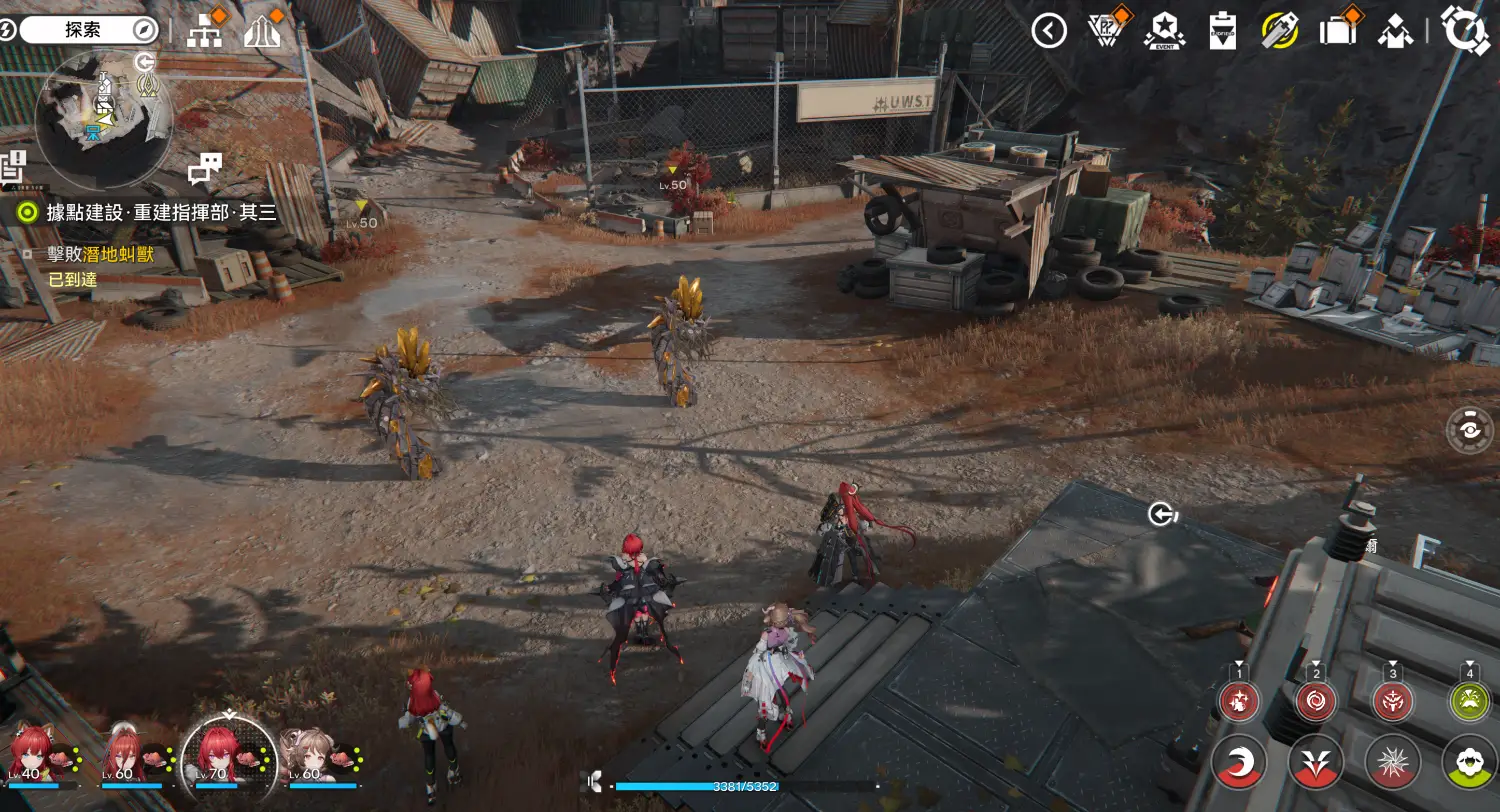Open the clipboard missions icon

[x=1223, y=31]
